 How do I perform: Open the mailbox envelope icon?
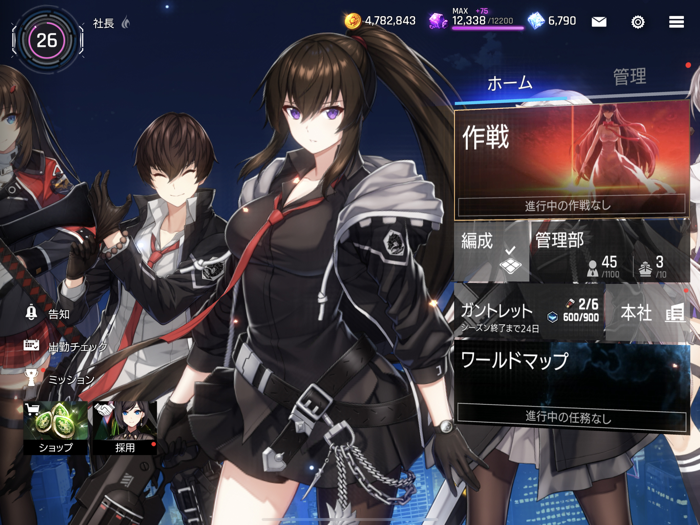[x=599, y=21]
